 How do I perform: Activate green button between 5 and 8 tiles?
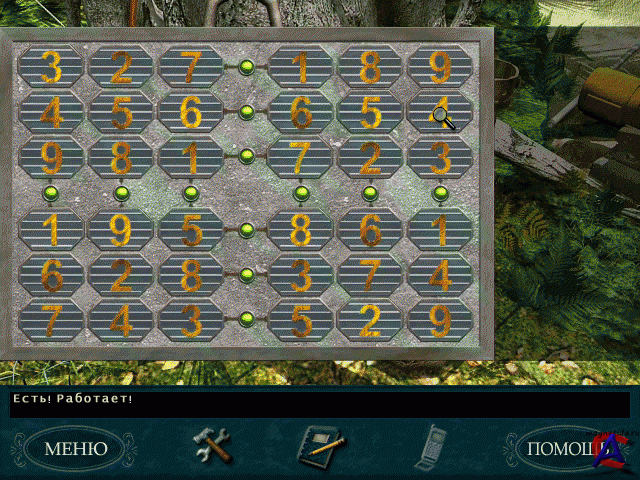tap(247, 230)
